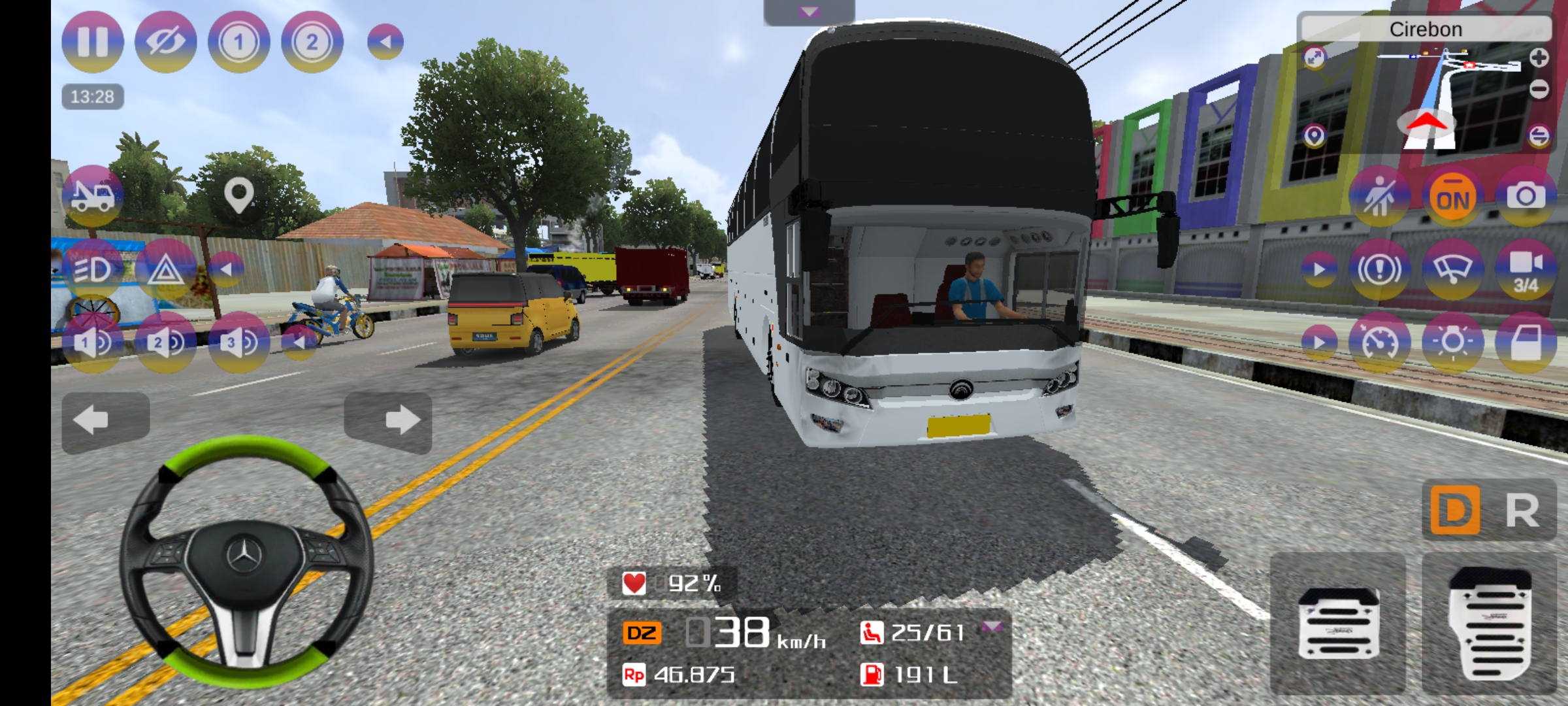Tap the tow truck icon
This screenshot has height=706, width=1568.
click(92, 195)
